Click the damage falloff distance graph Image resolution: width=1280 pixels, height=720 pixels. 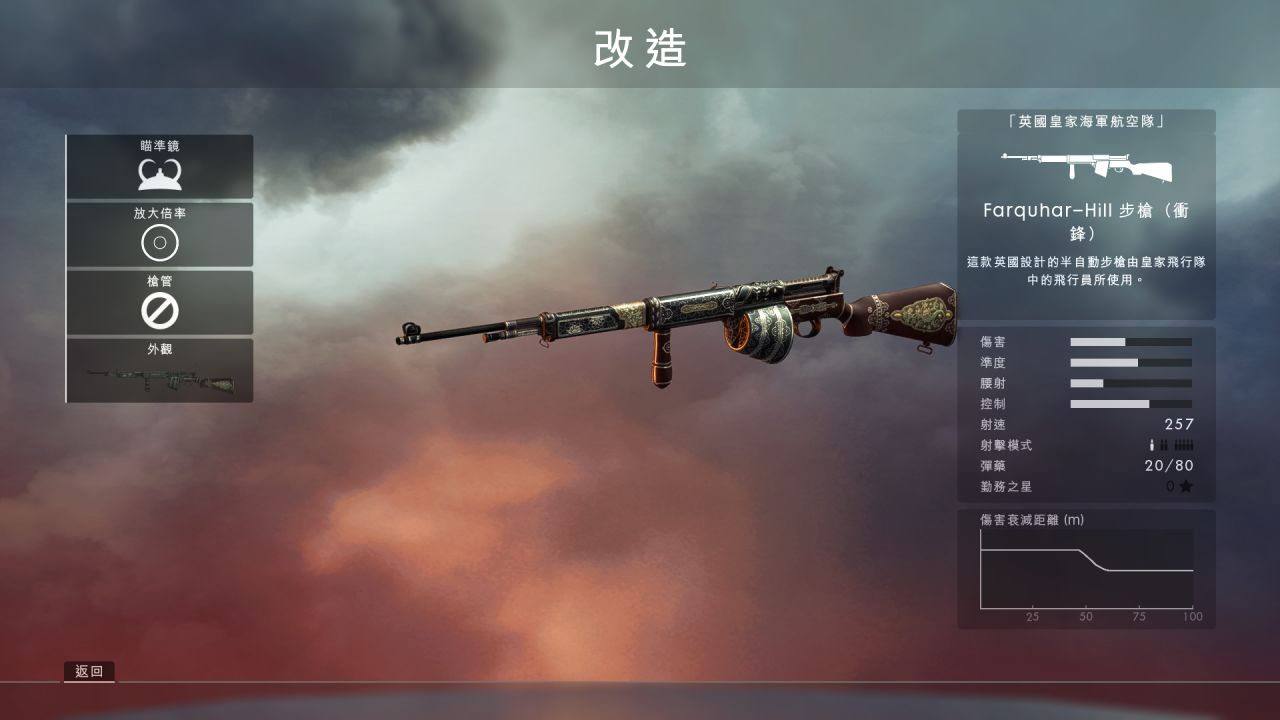click(1085, 570)
